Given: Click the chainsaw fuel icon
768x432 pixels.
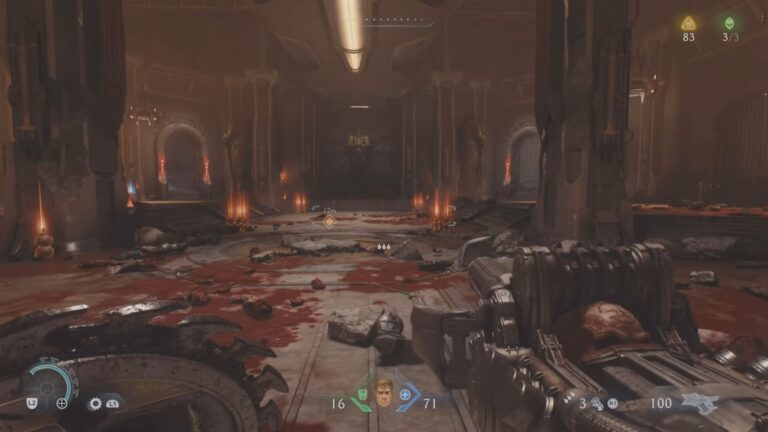Looking at the screenshot, I should click(x=596, y=404).
